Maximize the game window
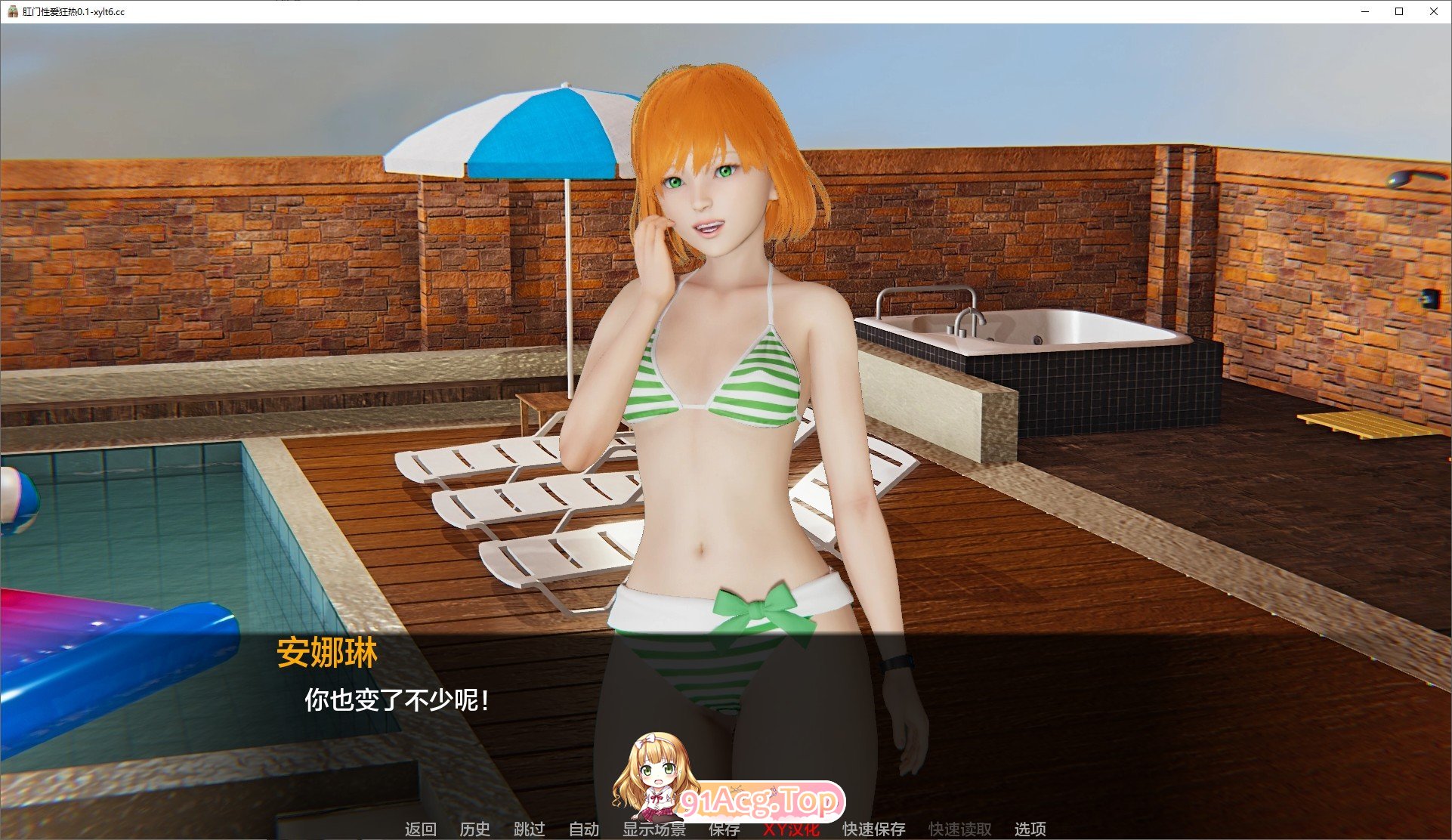The height and width of the screenshot is (840, 1452). click(1399, 12)
